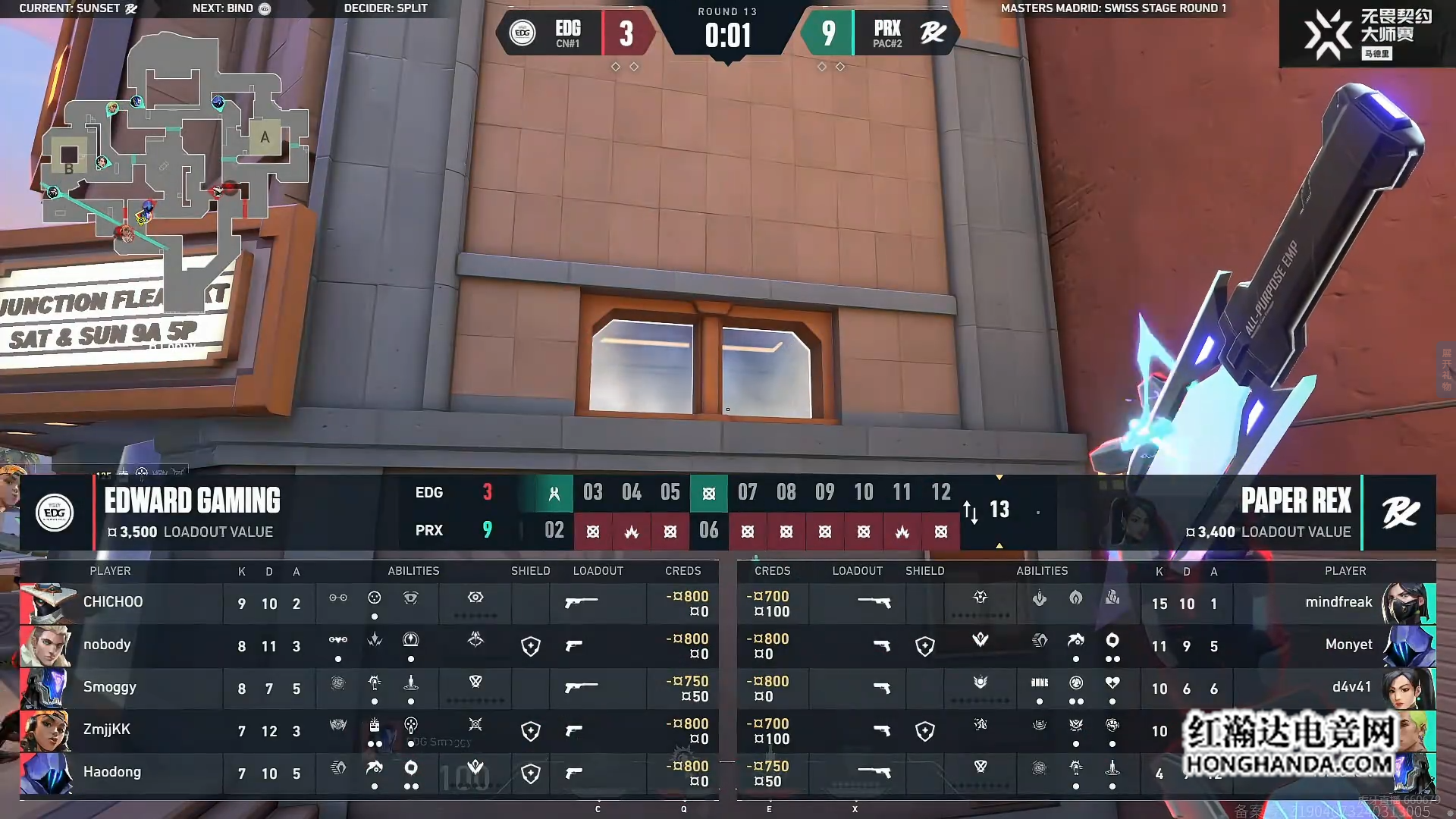Click the EDG team badge in the top score bar
This screenshot has width=1456, height=819.
click(x=522, y=33)
